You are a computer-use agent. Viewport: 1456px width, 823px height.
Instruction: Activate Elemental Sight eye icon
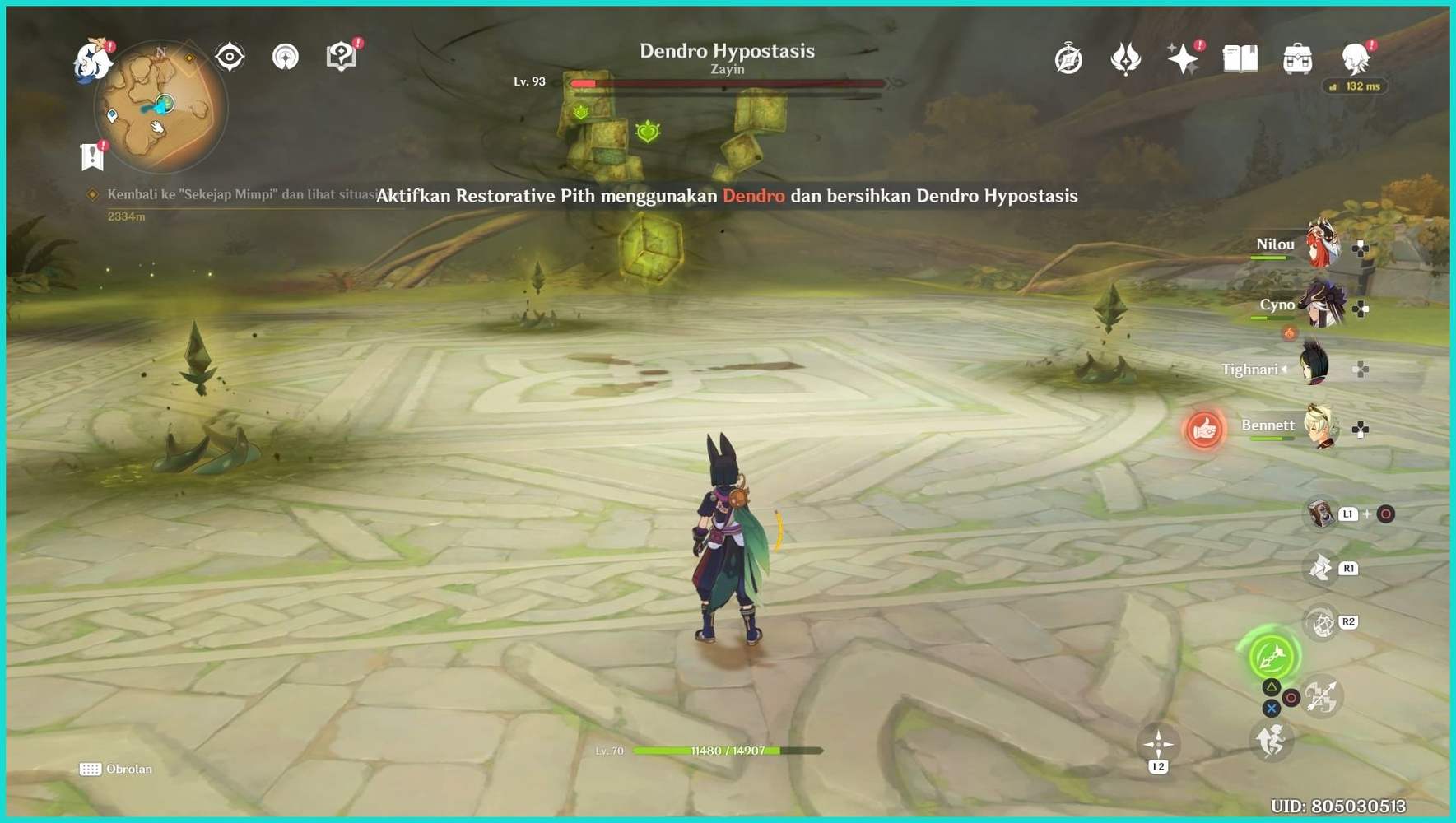pyautogui.click(x=229, y=56)
